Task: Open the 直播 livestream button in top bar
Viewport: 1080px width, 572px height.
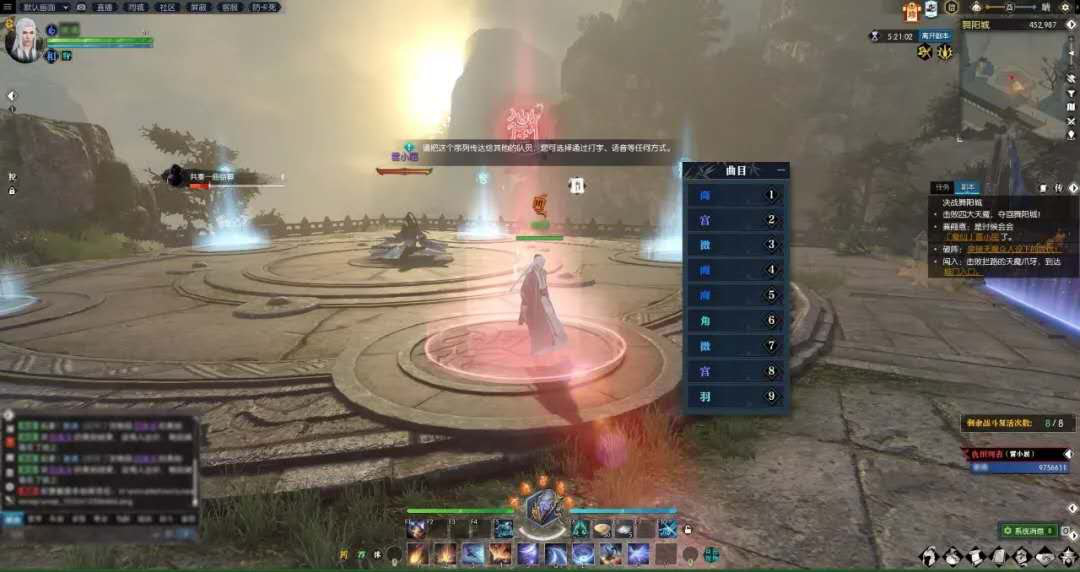Action: [104, 7]
